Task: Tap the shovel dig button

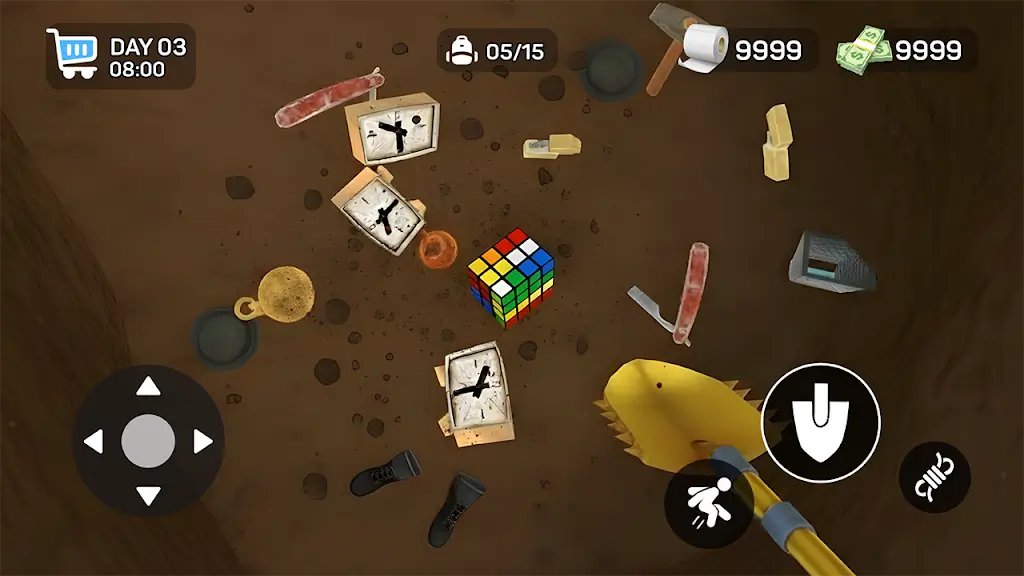Action: 820,423
